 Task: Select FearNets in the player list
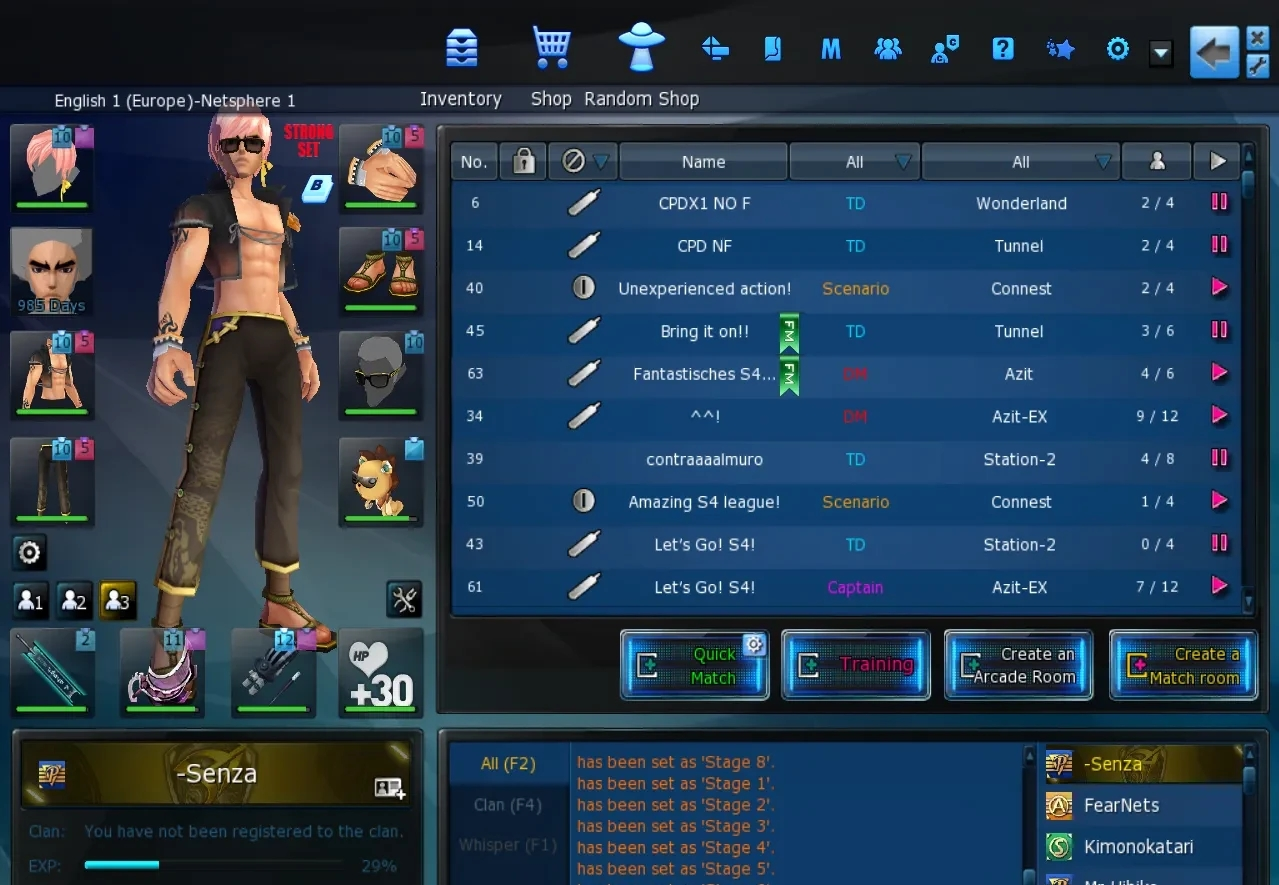click(x=1121, y=805)
